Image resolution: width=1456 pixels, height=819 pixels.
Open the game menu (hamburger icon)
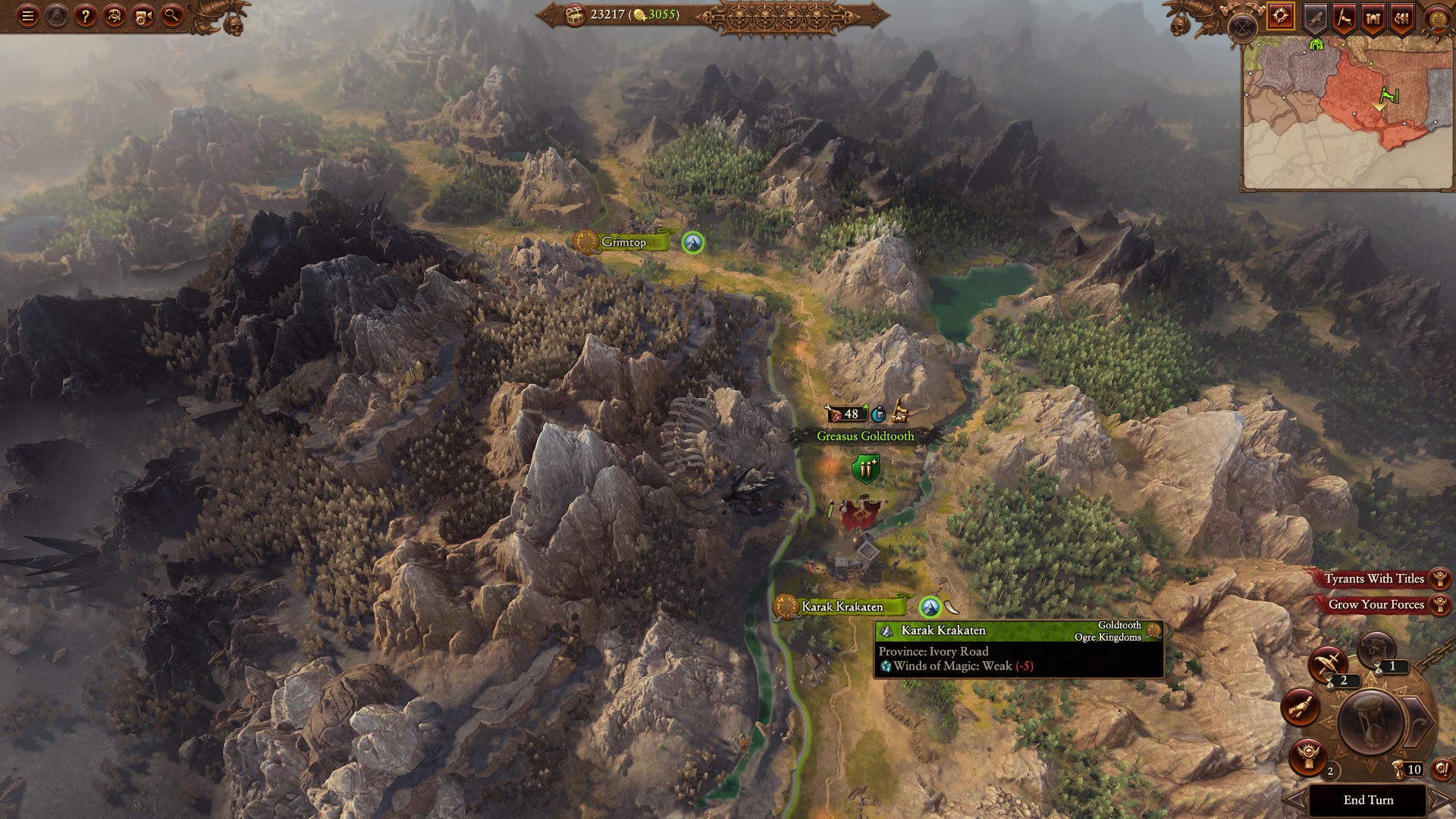point(28,16)
